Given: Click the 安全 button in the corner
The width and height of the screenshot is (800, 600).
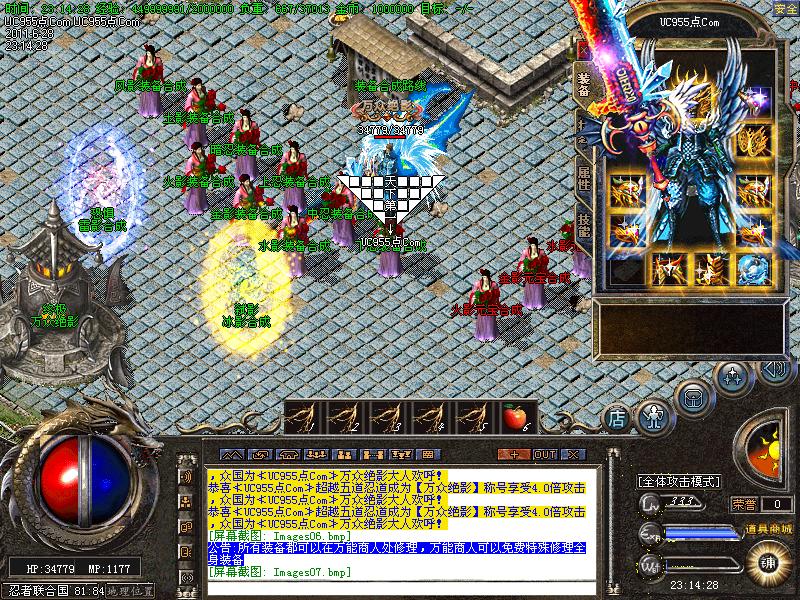Looking at the screenshot, I should tap(786, 9).
